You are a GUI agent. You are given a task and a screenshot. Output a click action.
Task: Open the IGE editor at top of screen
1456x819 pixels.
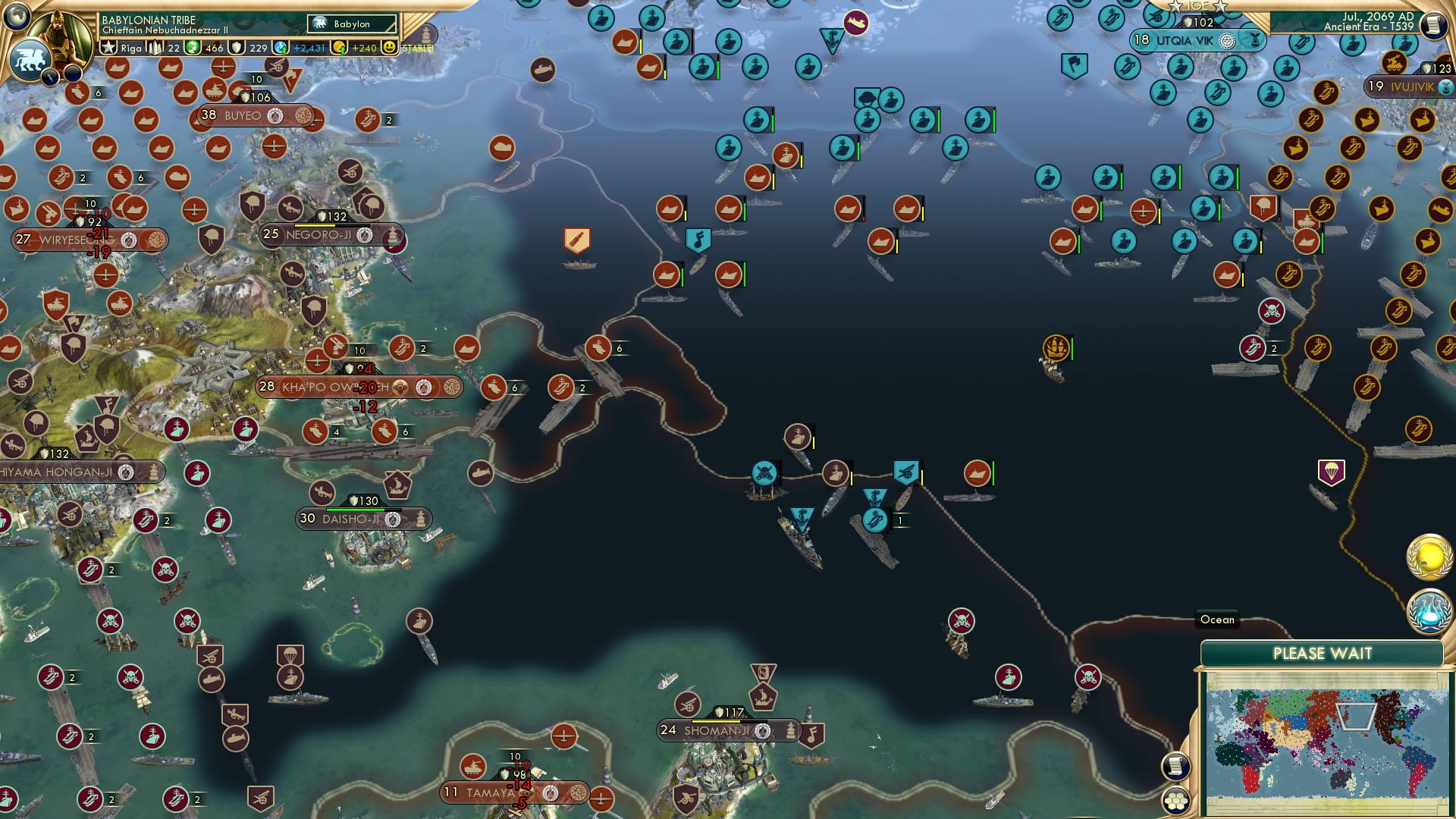coord(1197,6)
